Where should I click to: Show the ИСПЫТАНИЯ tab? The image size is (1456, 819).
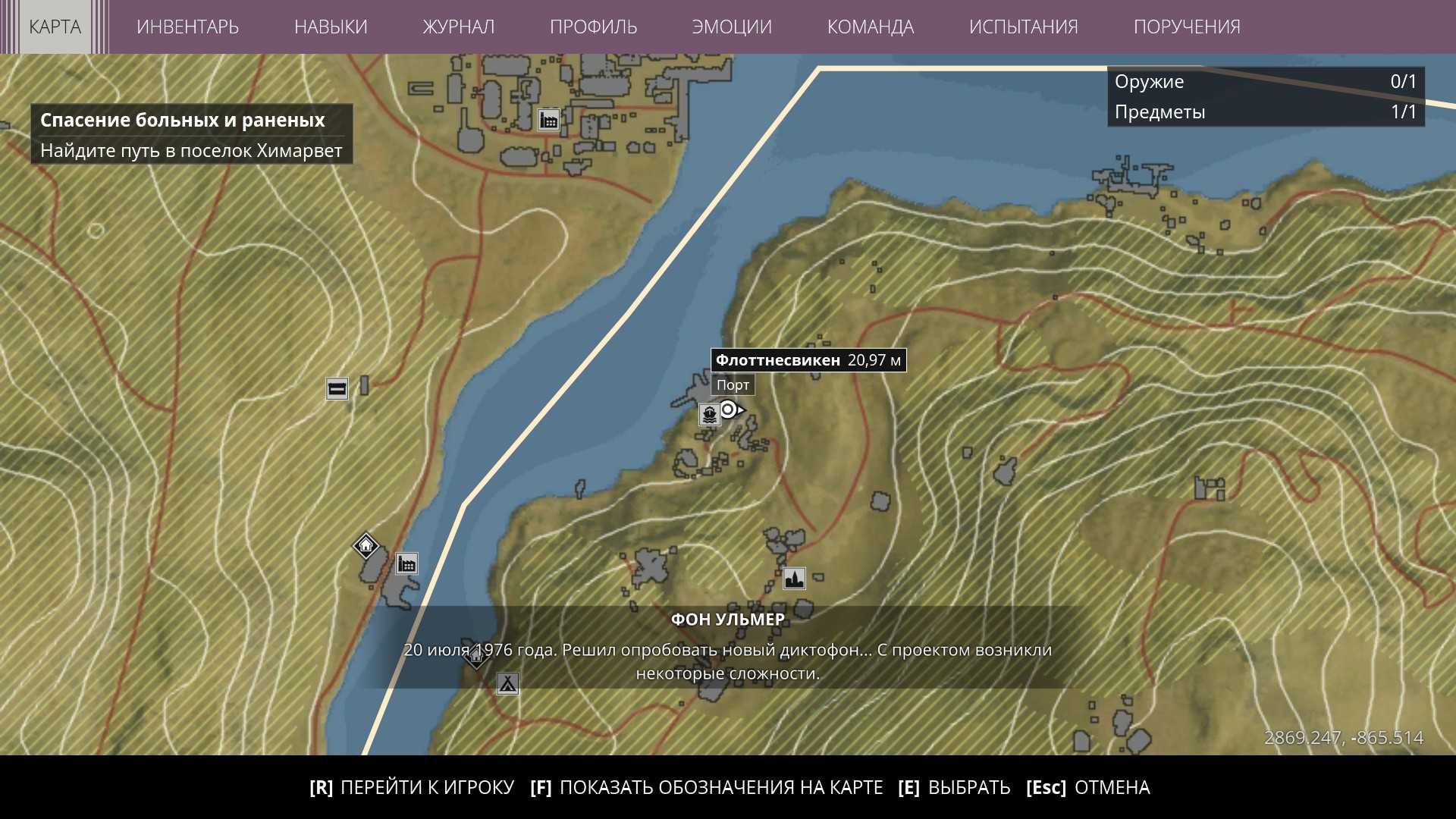(1023, 27)
